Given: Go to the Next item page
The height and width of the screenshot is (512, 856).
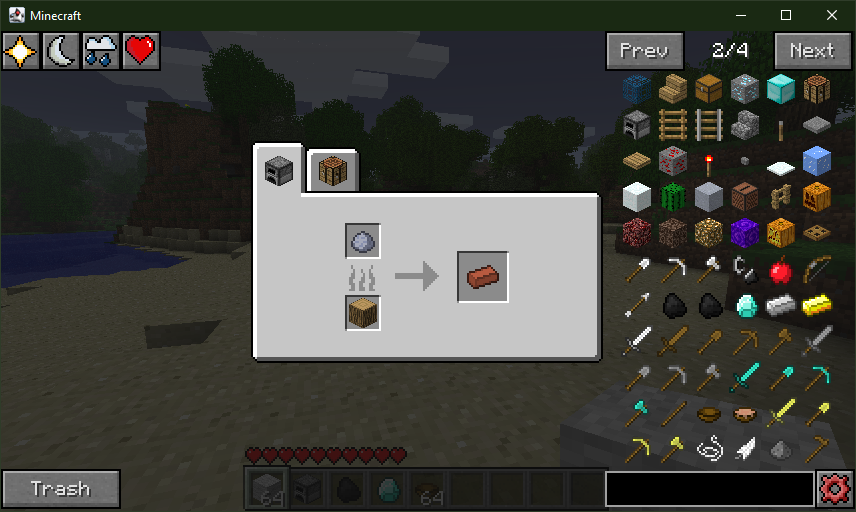Looking at the screenshot, I should [811, 51].
